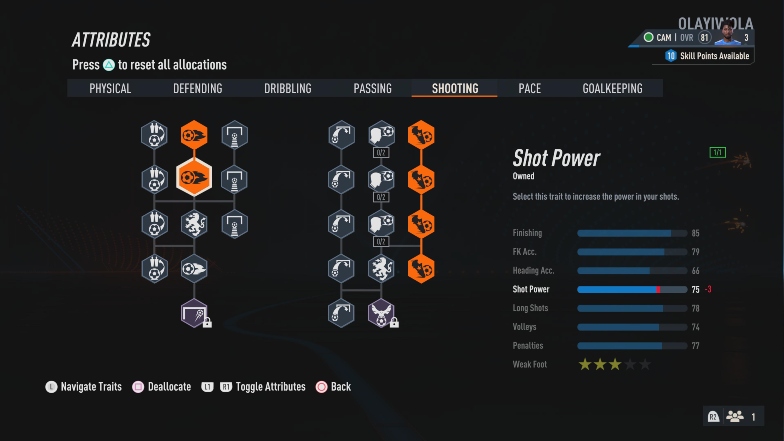This screenshot has width=784, height=441.
Task: Select the locked purple winged trait node
Action: coord(381,313)
